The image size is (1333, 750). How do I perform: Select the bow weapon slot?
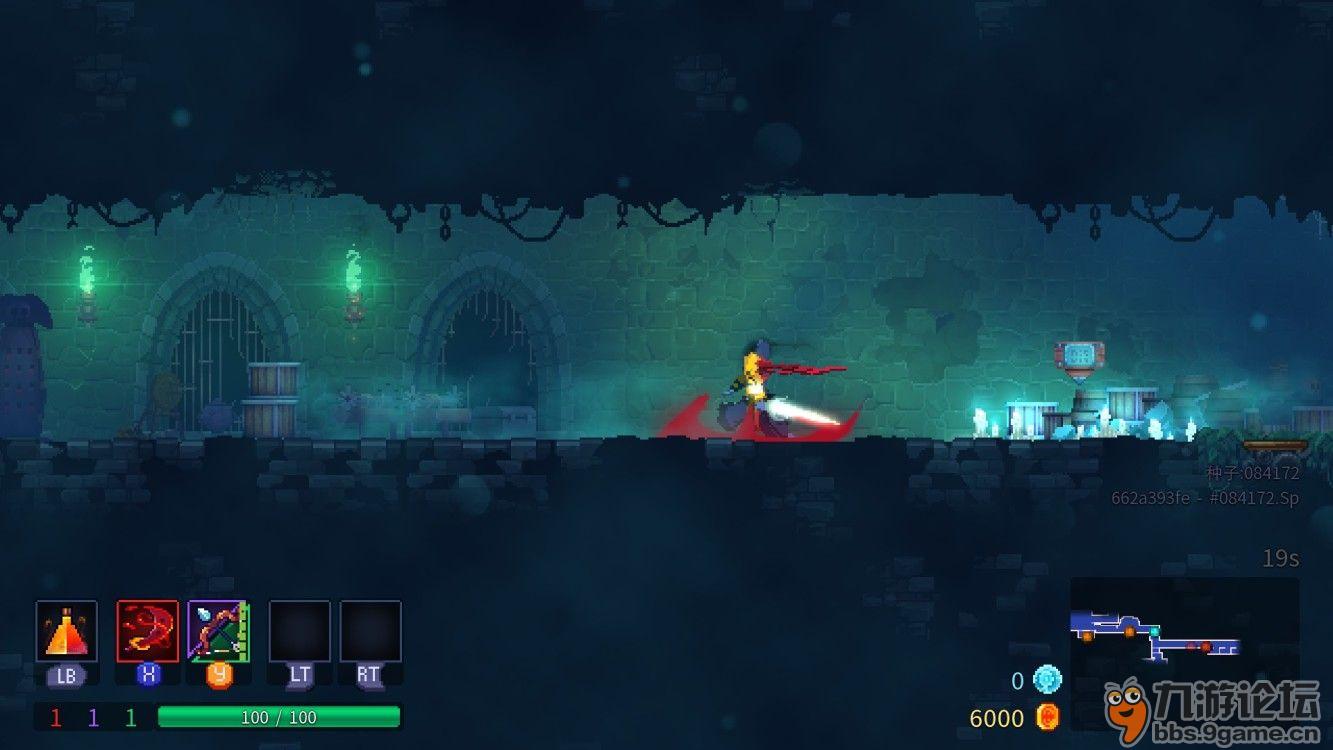click(x=218, y=631)
